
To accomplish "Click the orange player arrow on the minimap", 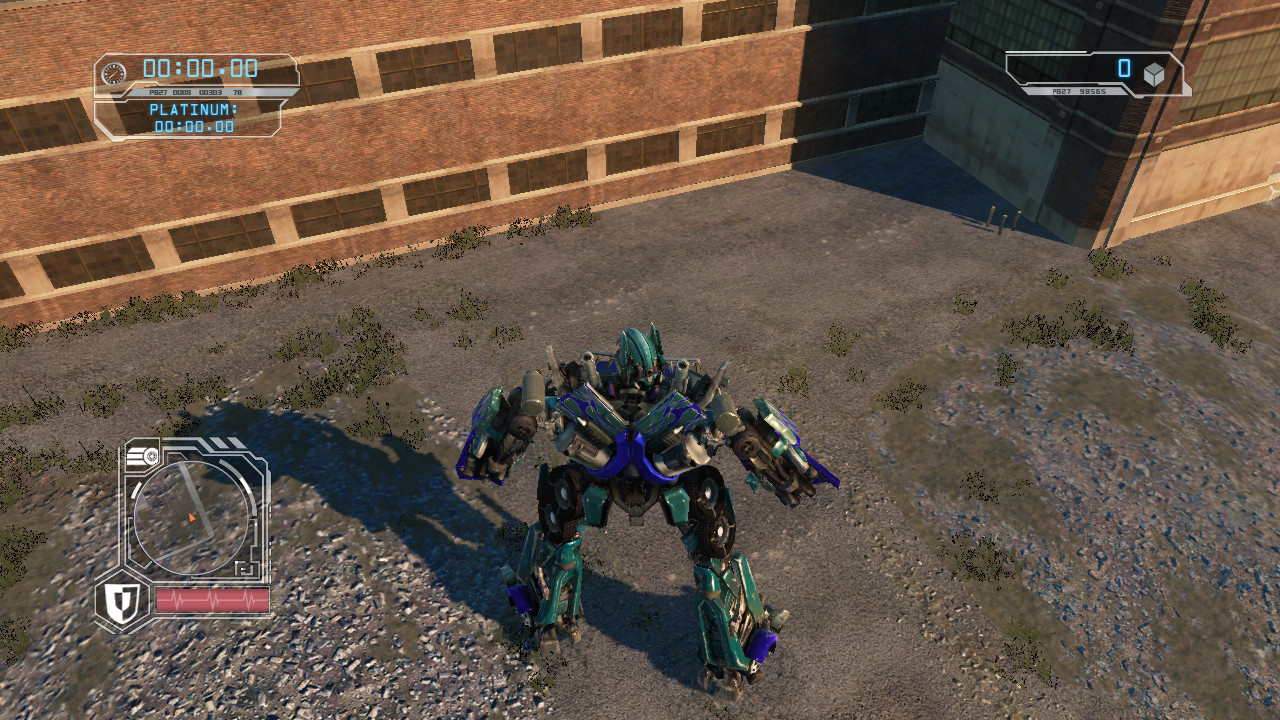I will pyautogui.click(x=191, y=517).
